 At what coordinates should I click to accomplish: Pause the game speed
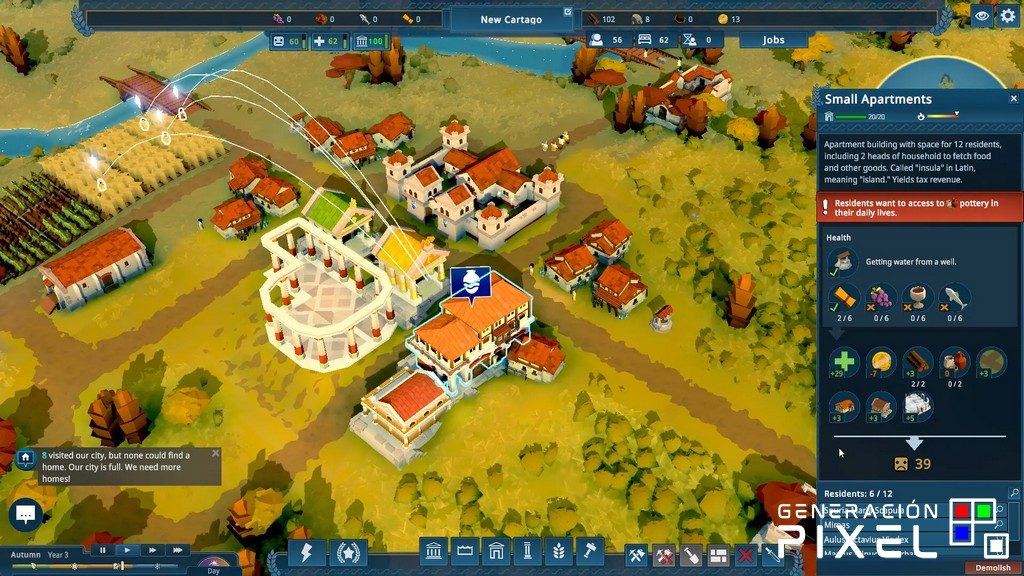click(x=102, y=550)
